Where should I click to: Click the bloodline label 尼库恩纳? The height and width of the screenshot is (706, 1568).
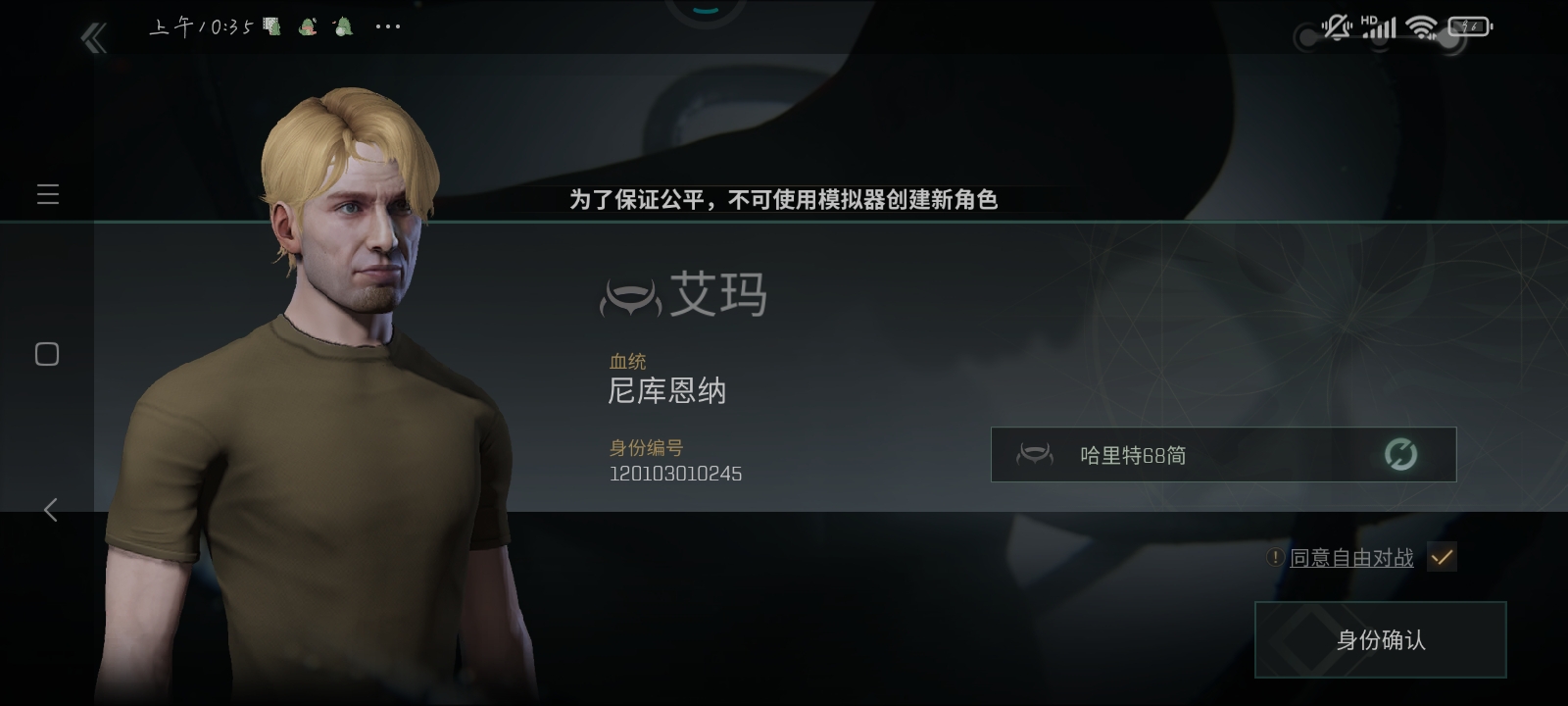click(666, 389)
